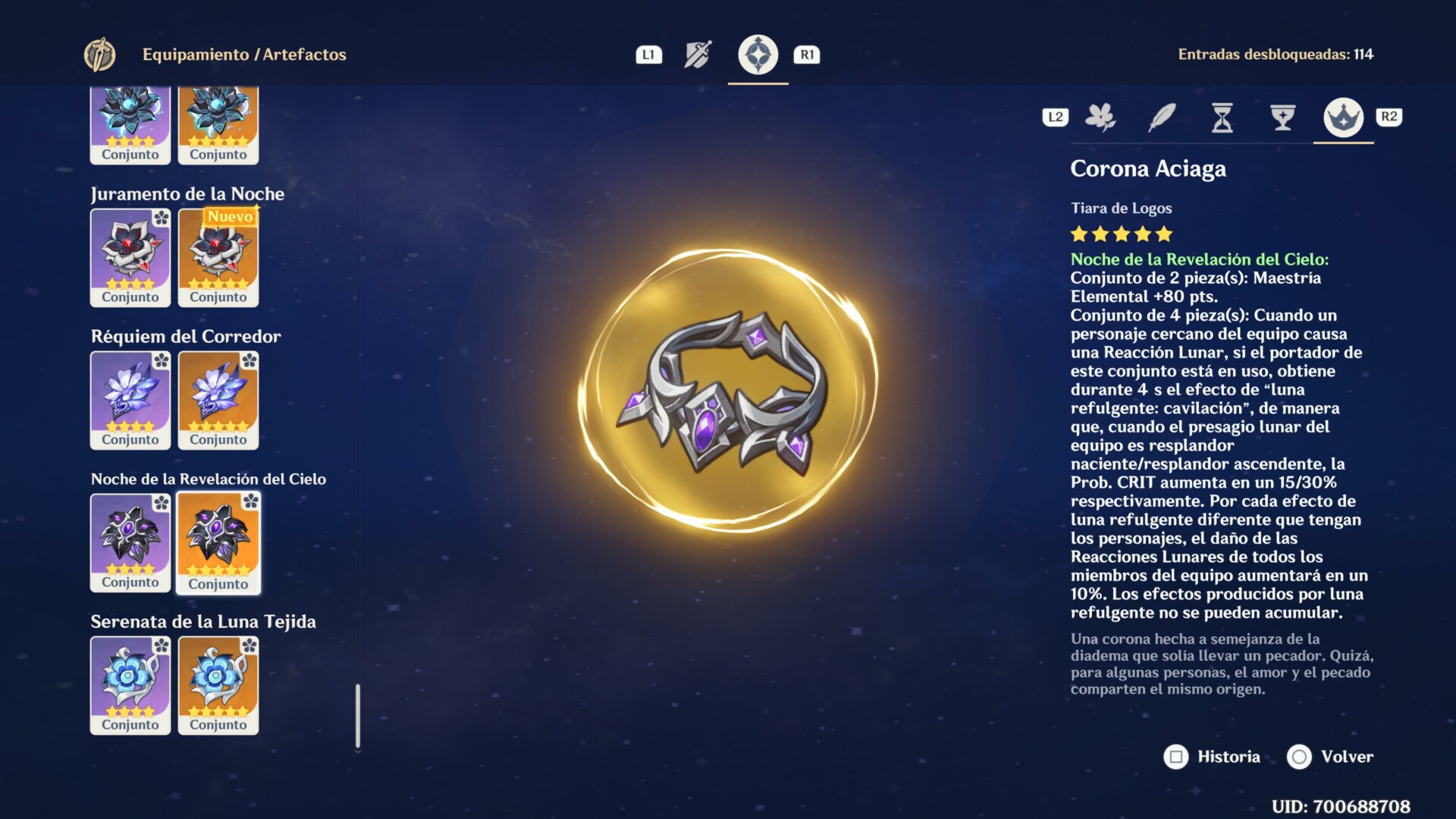
Task: Choose the purple Serenata de la Luna Tejida set
Action: [x=130, y=685]
